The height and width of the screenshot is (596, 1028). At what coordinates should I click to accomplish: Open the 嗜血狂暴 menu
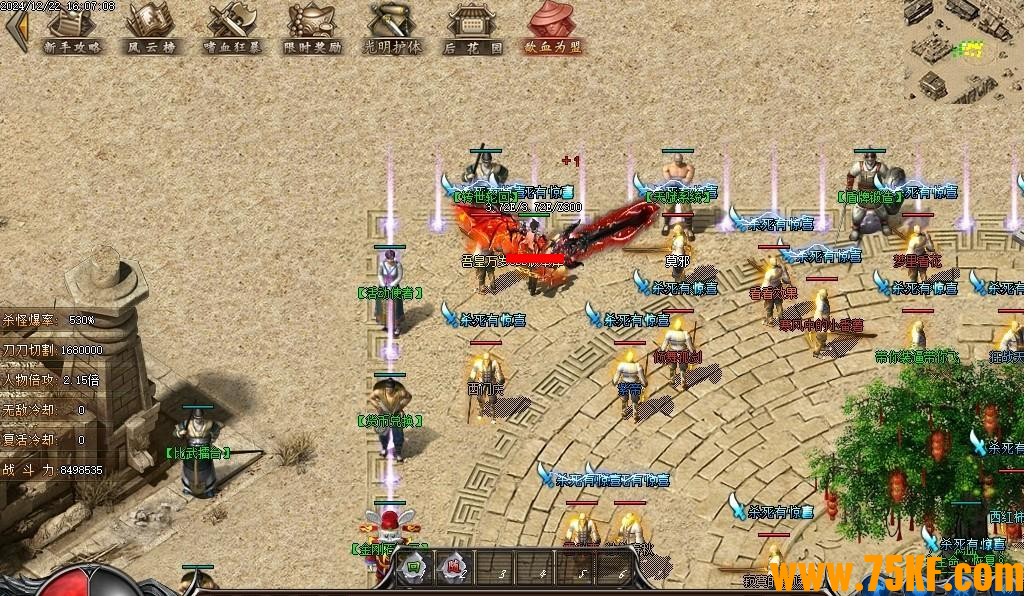click(x=231, y=28)
